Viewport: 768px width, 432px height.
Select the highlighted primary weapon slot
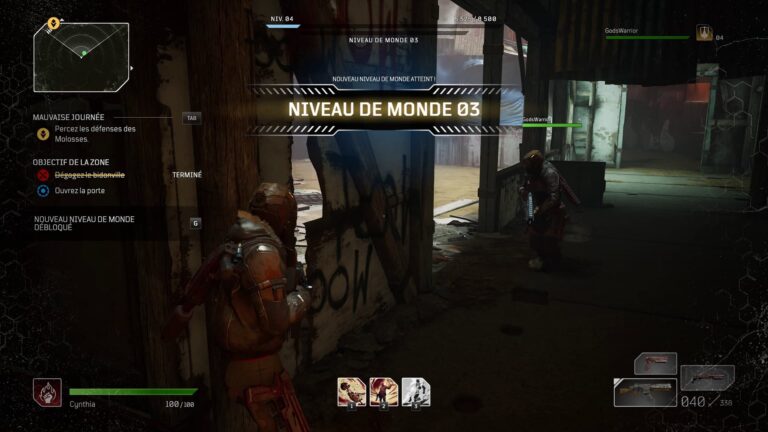(x=644, y=392)
